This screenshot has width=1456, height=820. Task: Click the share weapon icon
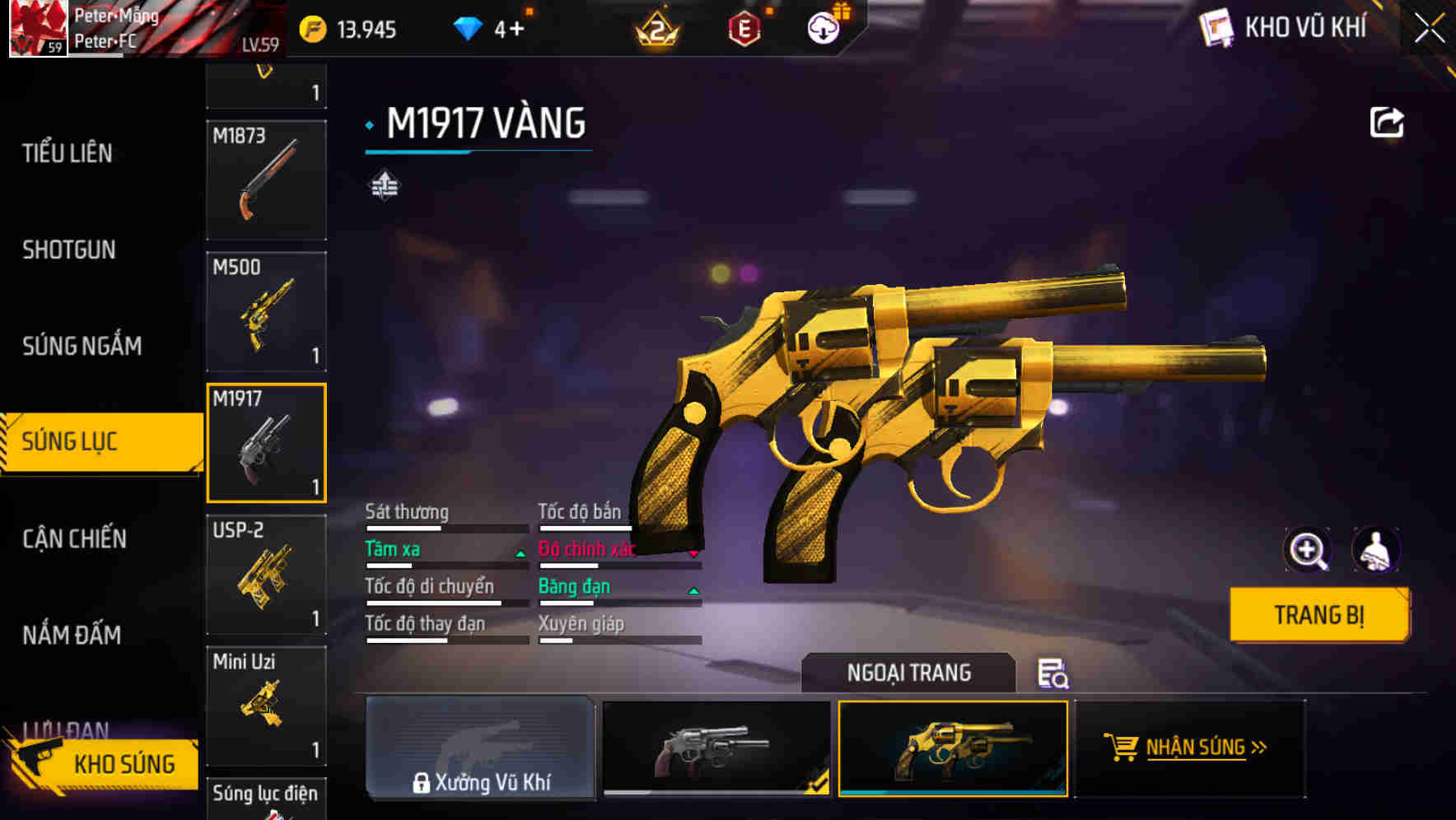click(1387, 122)
